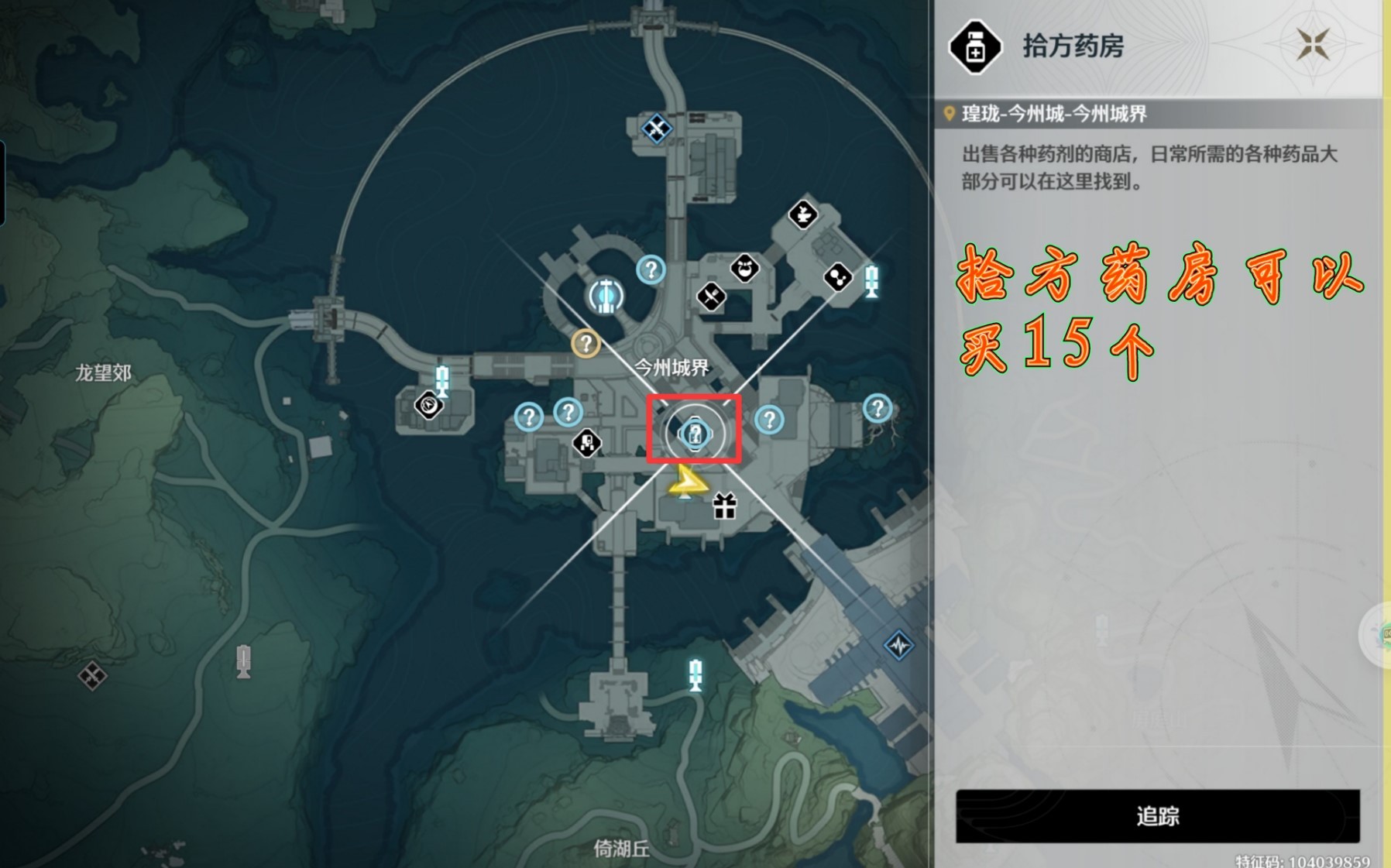Click the grinning mask shop marker
Screen dimensions: 1391x868
[x=746, y=269]
